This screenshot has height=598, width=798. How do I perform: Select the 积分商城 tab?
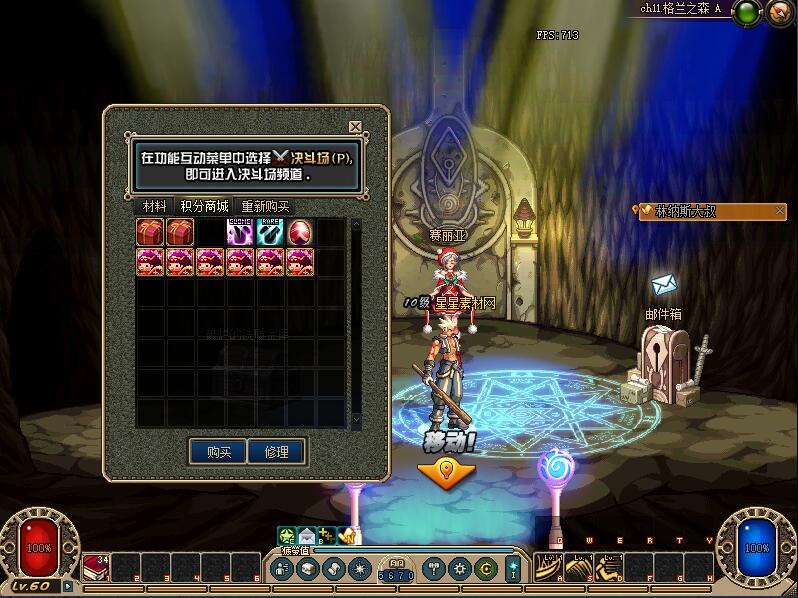[204, 206]
